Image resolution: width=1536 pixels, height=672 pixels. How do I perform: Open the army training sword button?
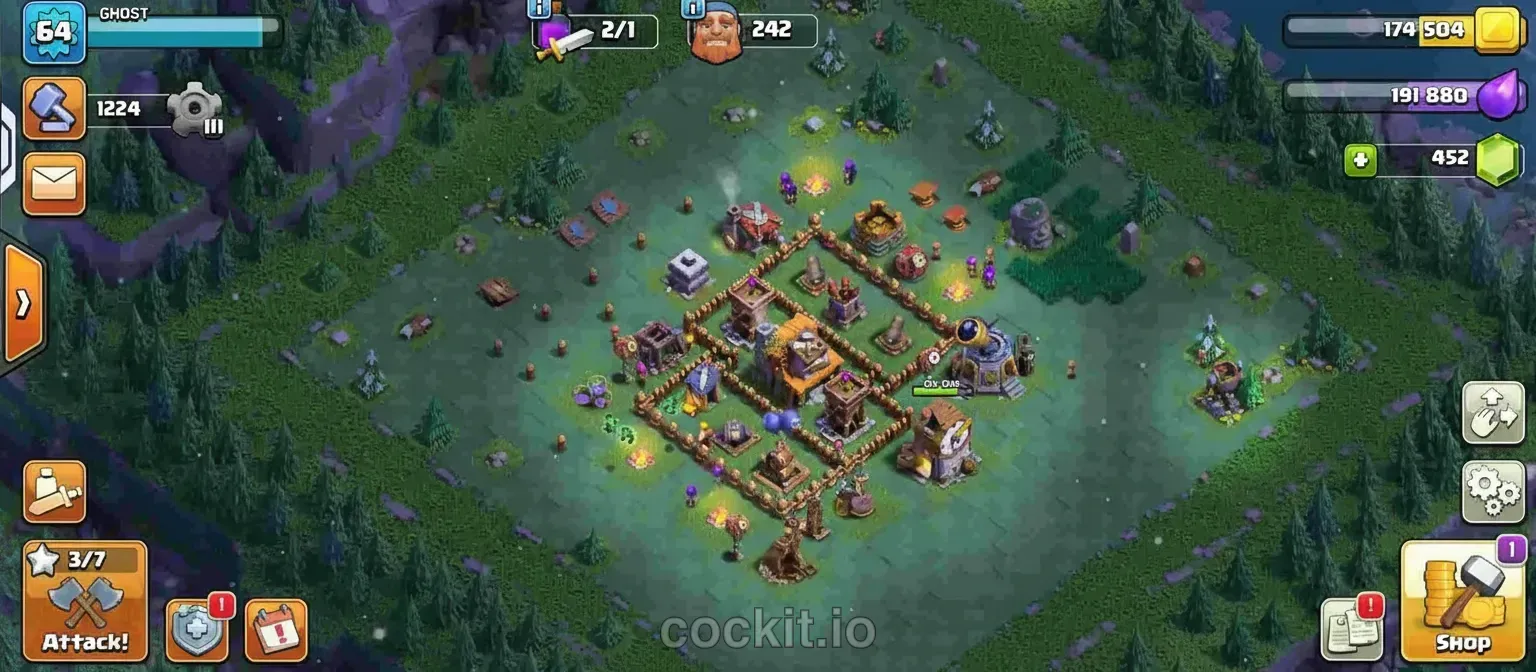pyautogui.click(x=54, y=491)
